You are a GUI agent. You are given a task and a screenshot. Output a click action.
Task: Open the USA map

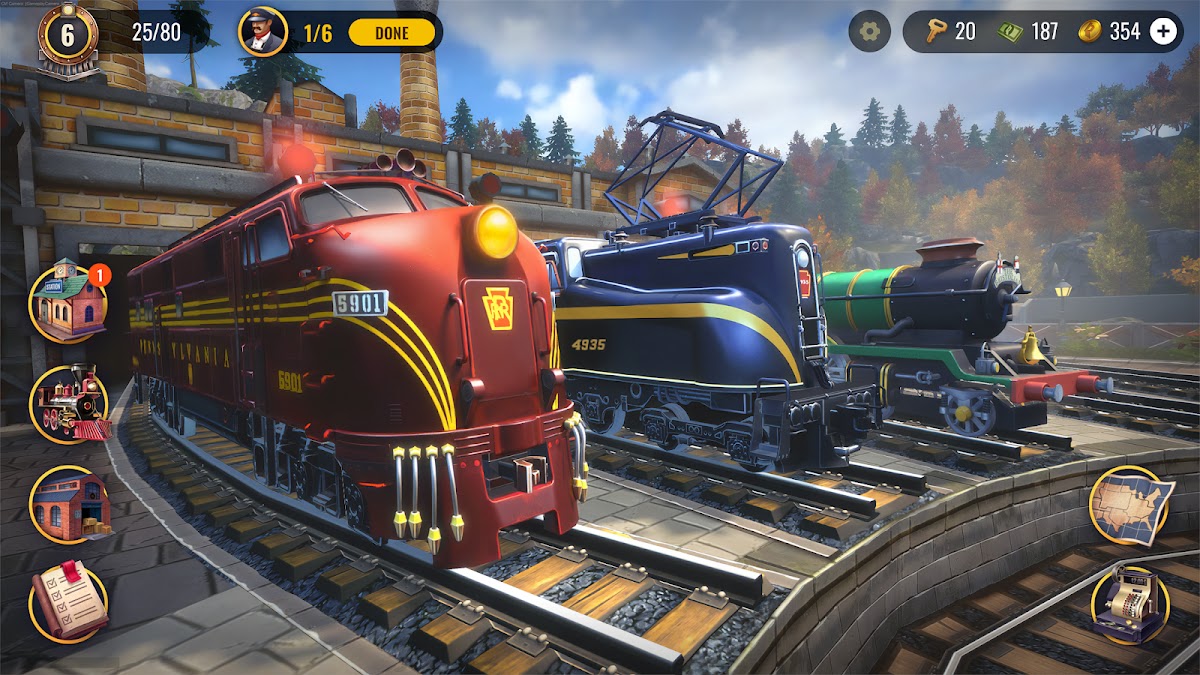(x=1131, y=506)
